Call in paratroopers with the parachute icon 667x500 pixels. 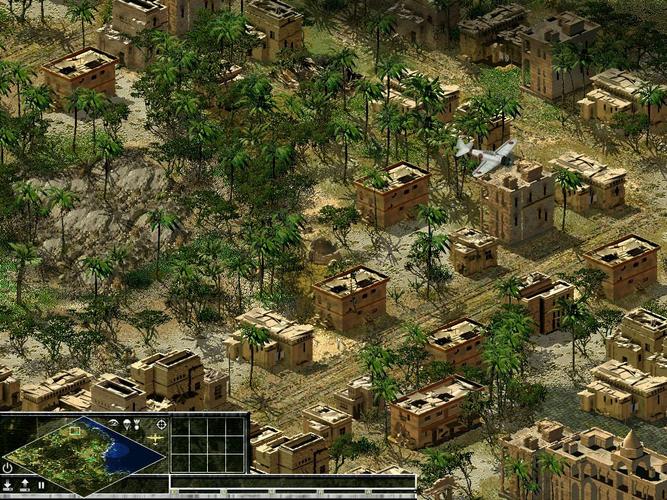coord(128,424)
